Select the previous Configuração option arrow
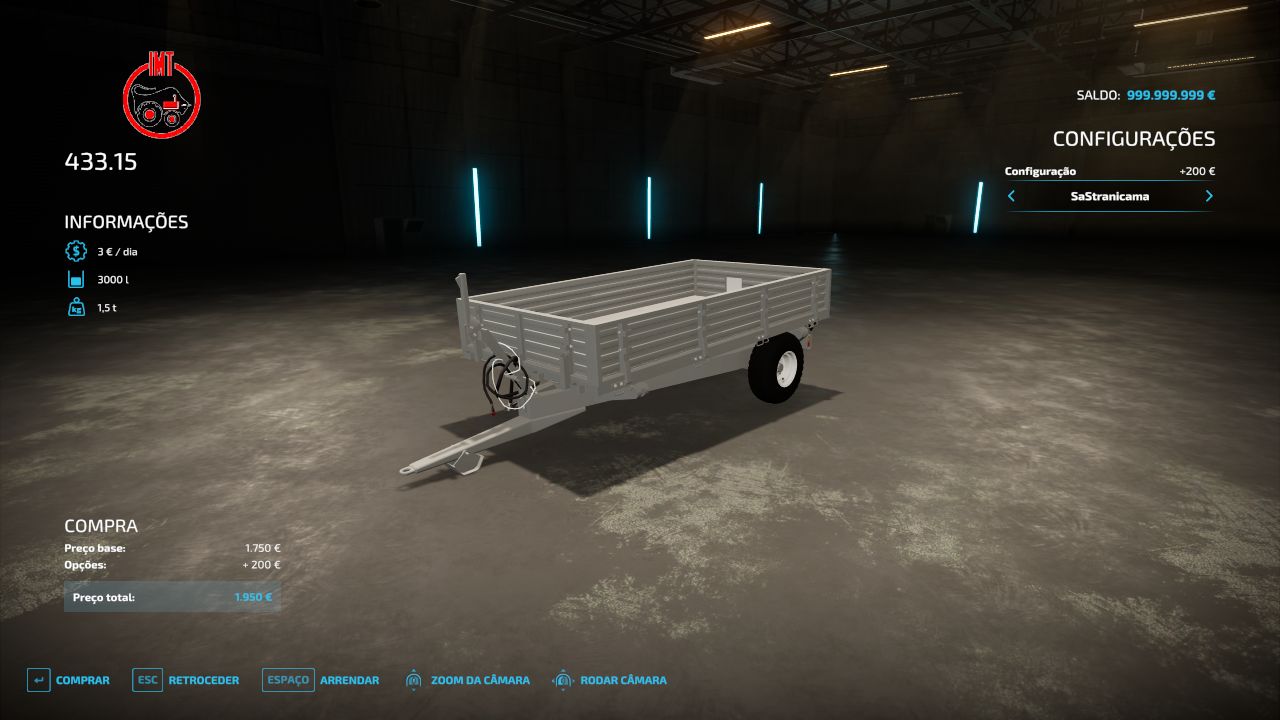 click(x=1011, y=196)
